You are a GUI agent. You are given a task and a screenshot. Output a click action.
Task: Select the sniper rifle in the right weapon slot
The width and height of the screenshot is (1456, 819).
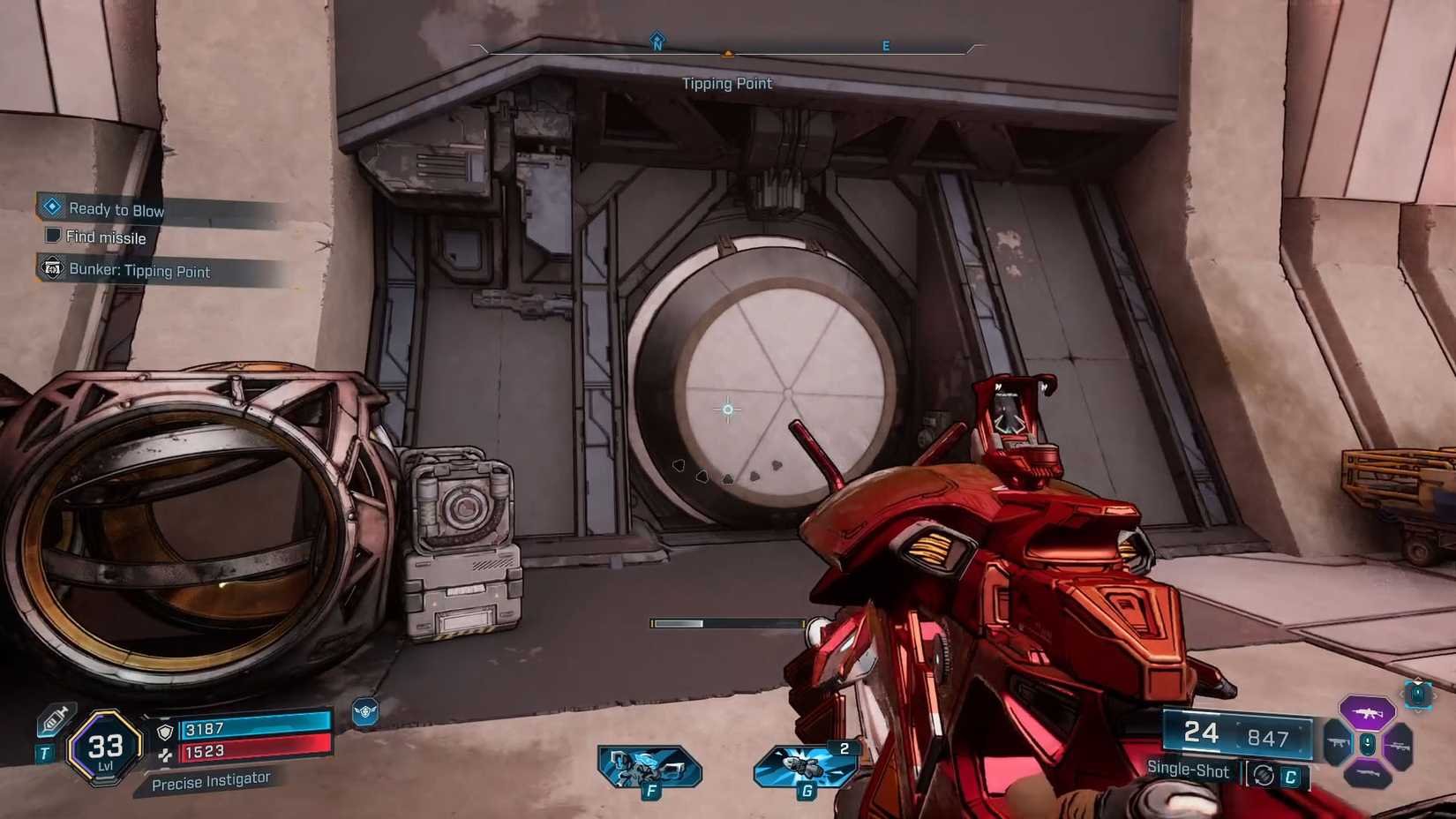1400,746
